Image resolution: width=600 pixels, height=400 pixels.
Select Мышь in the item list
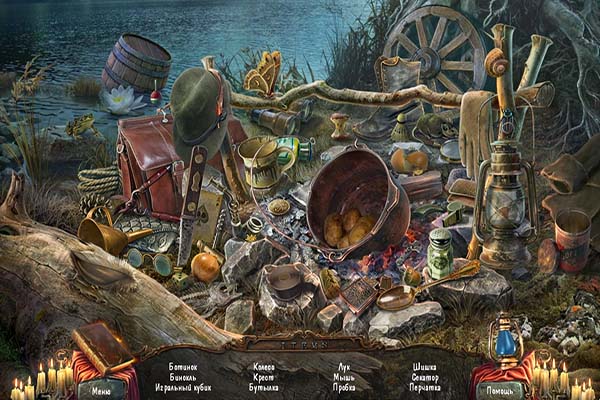click(343, 377)
